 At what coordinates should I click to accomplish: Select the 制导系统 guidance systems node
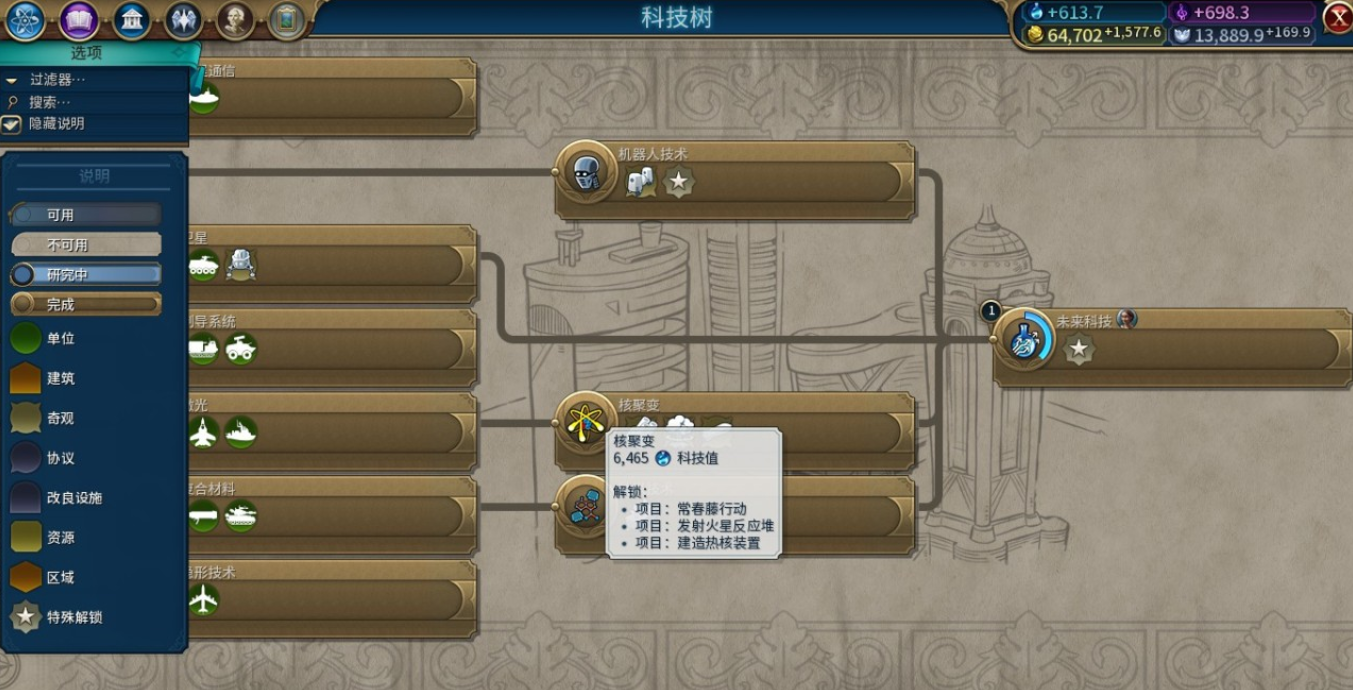tap(330, 347)
